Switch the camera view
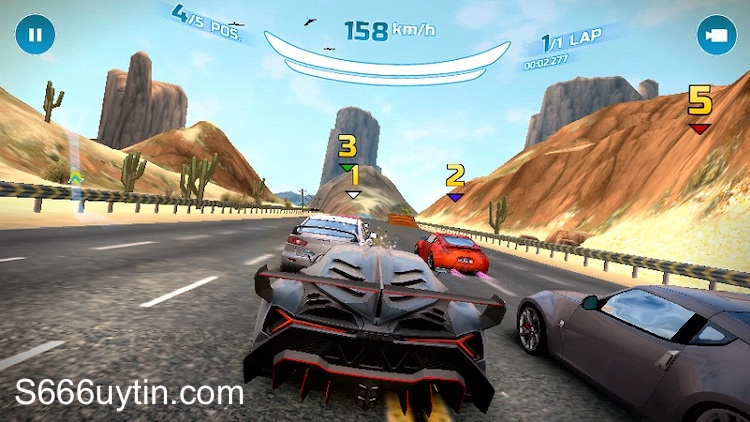The height and width of the screenshot is (422, 750). (716, 35)
